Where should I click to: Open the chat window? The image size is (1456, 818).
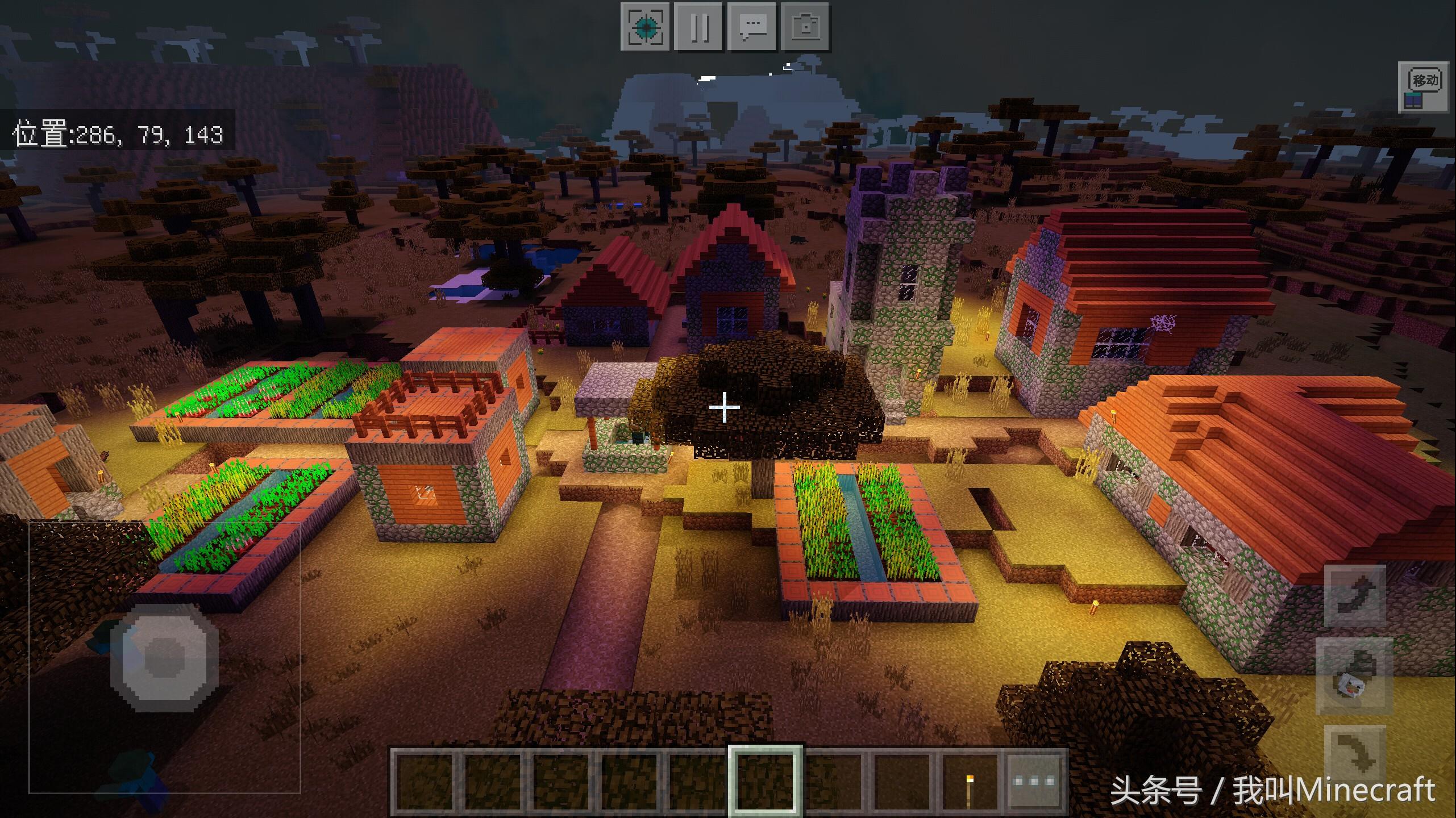click(x=752, y=27)
